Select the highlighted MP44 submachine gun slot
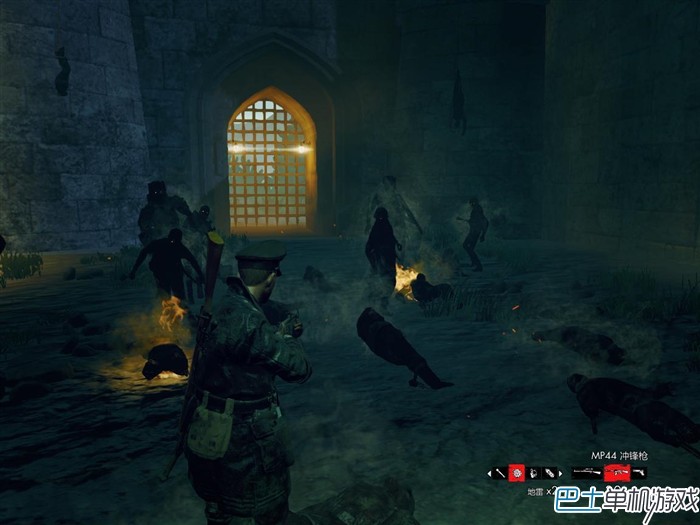Screen dimensions: 700x525 tap(617, 472)
